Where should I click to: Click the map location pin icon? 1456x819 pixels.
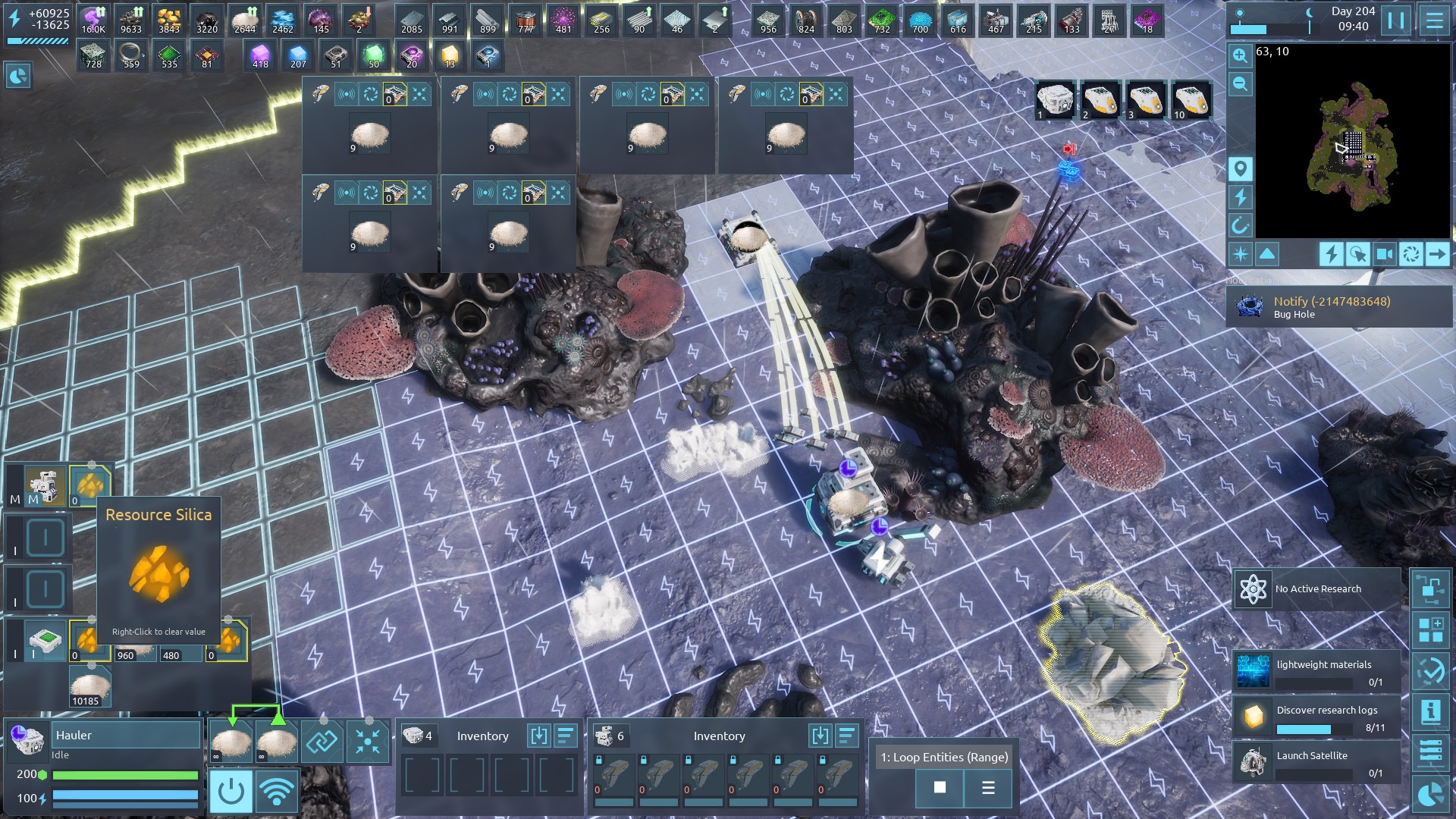click(1240, 168)
